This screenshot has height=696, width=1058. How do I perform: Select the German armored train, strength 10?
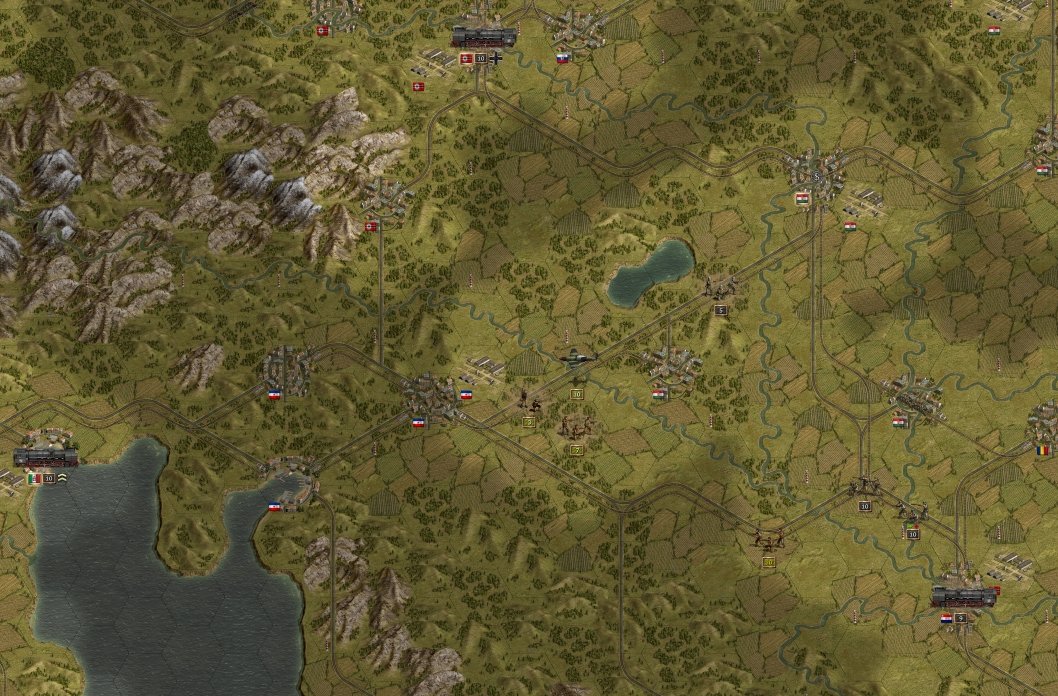(484, 38)
